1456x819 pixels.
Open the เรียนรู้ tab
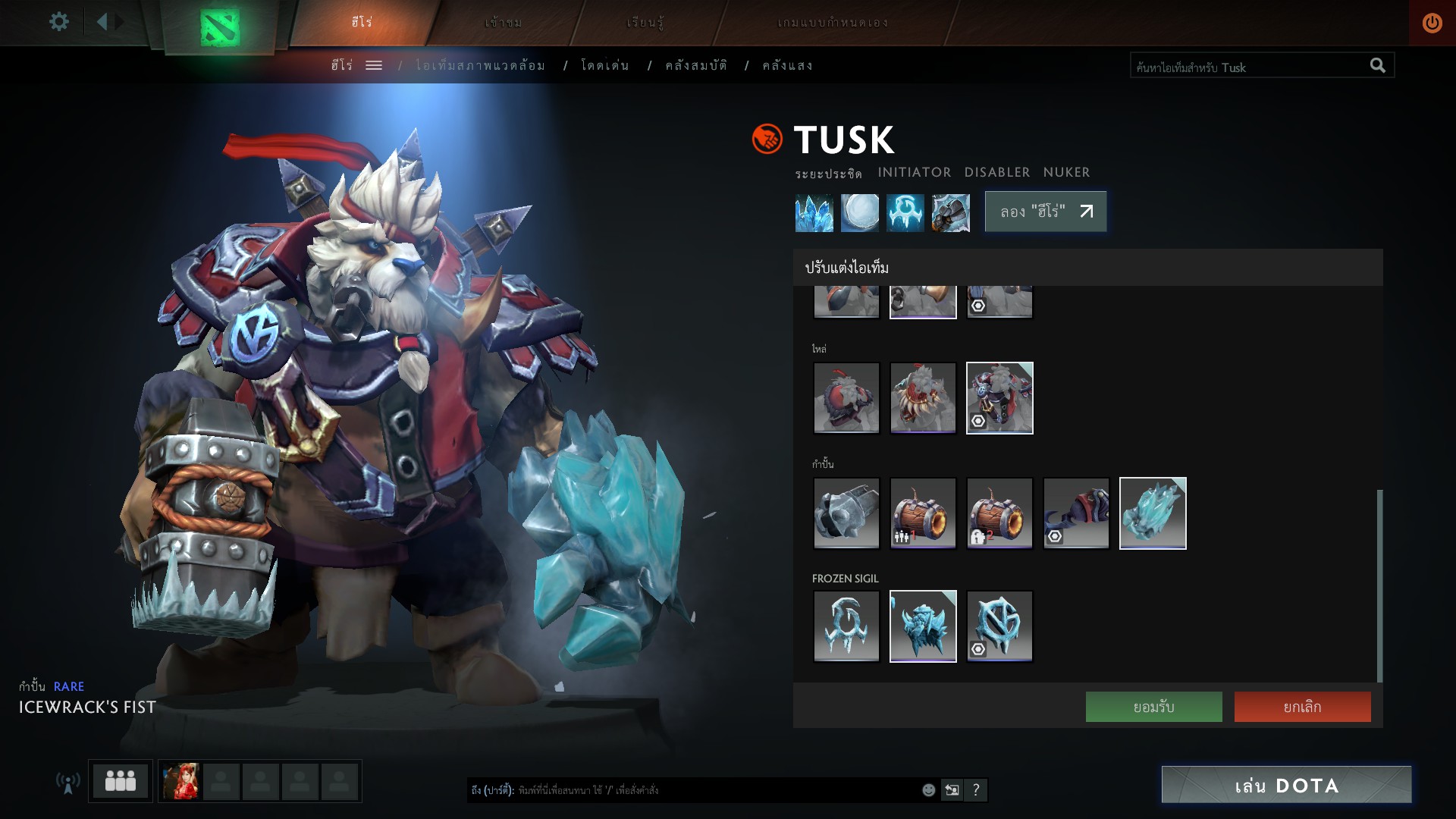(645, 22)
